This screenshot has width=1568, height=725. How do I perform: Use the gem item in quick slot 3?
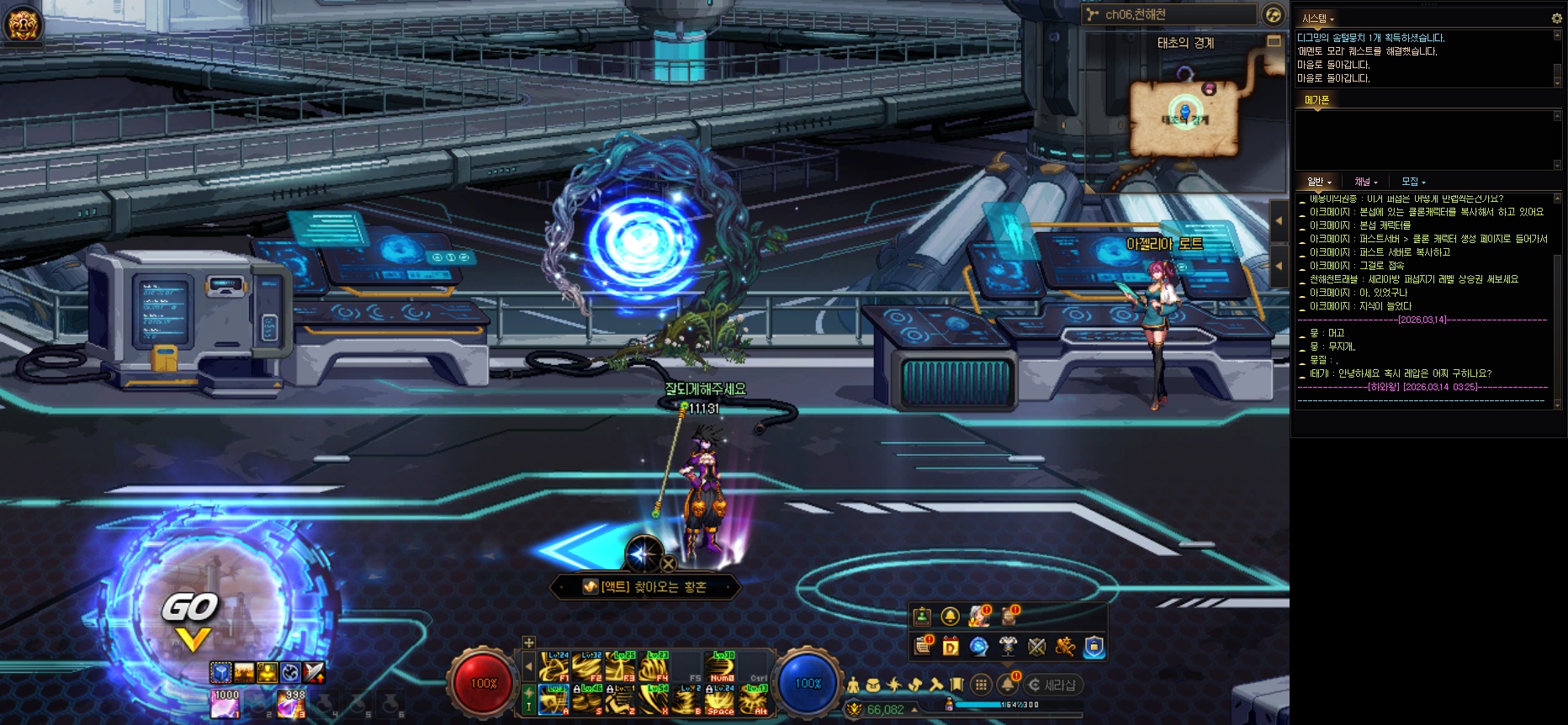pos(291,705)
